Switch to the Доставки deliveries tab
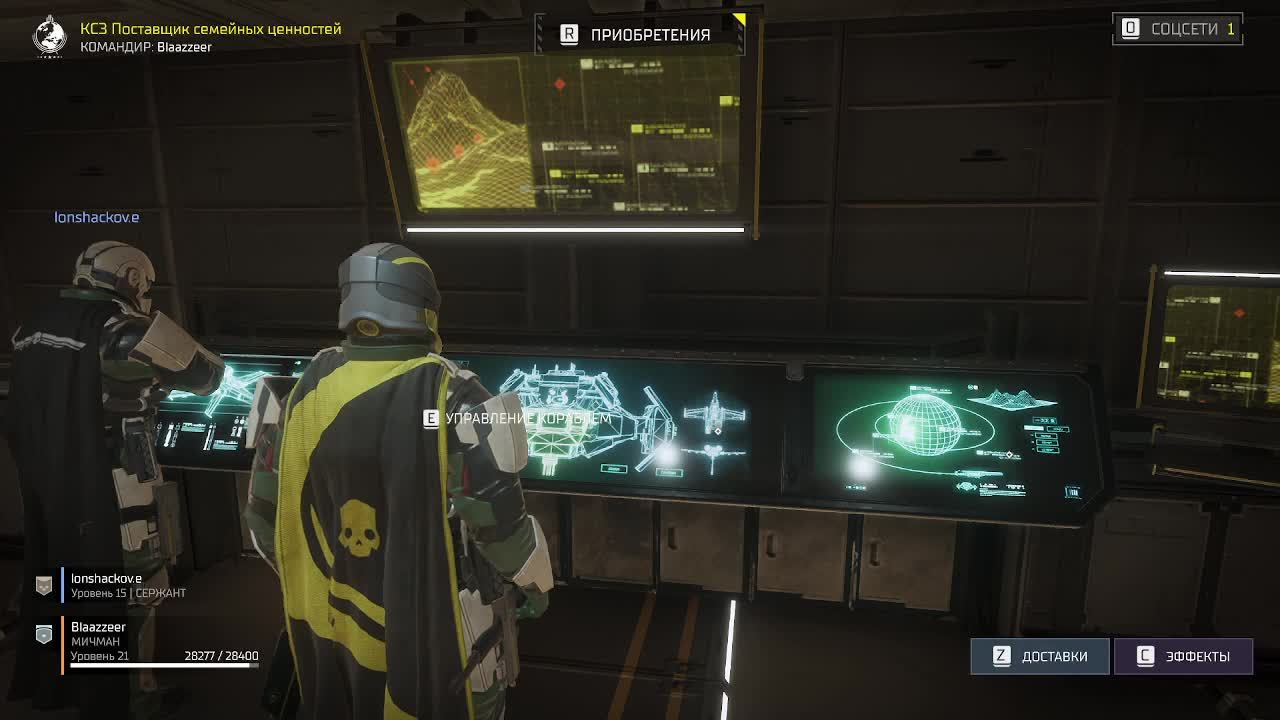The width and height of the screenshot is (1280, 720). click(x=1040, y=656)
